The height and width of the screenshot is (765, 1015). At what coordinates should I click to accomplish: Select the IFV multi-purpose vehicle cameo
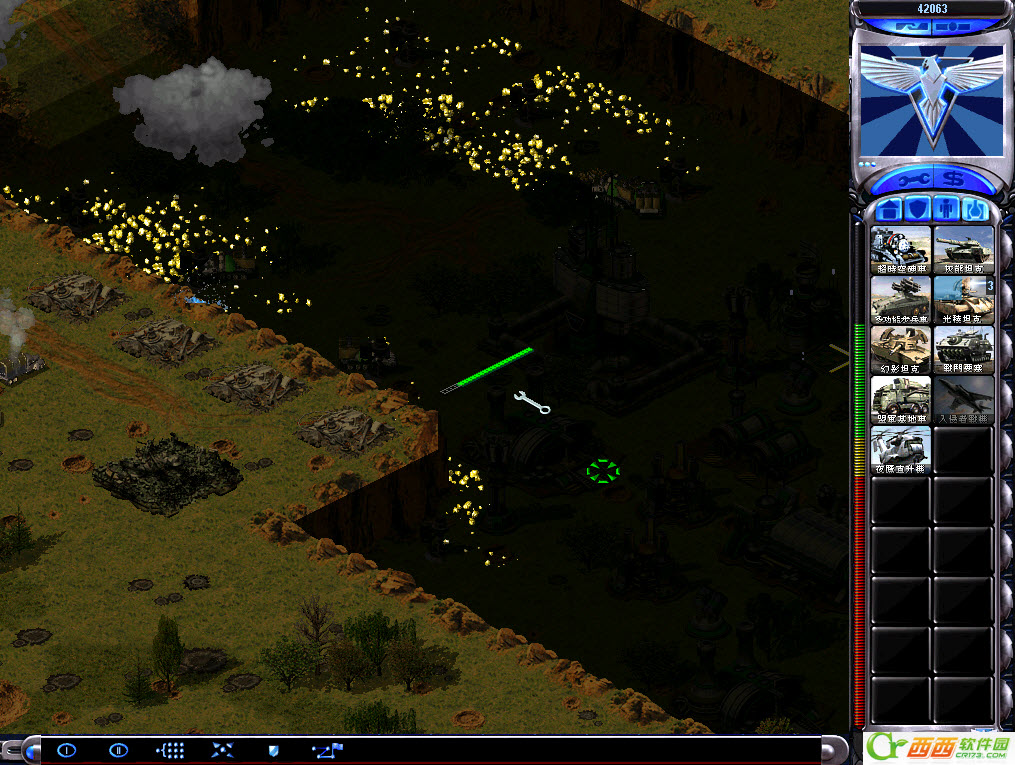(x=901, y=299)
